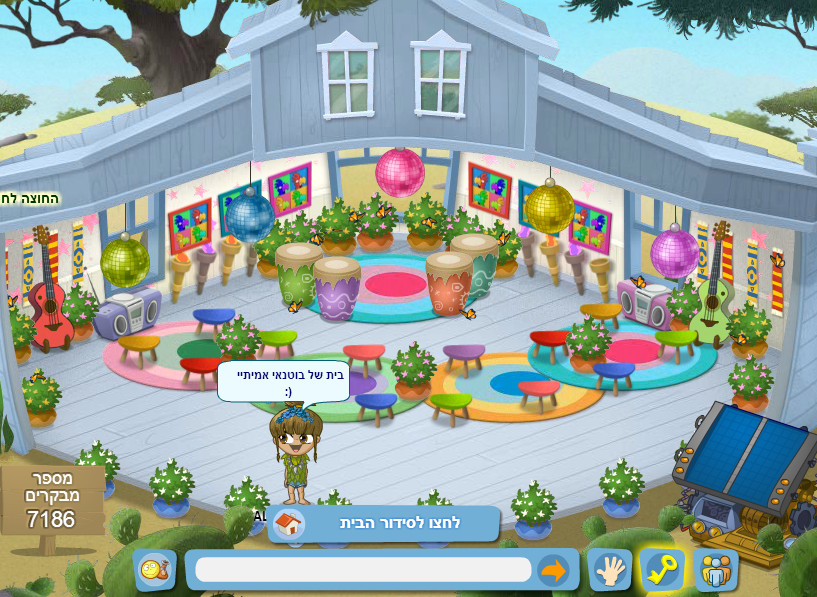Image resolution: width=817 pixels, height=597 pixels.
Task: Open the friends list icon
Action: point(716,570)
